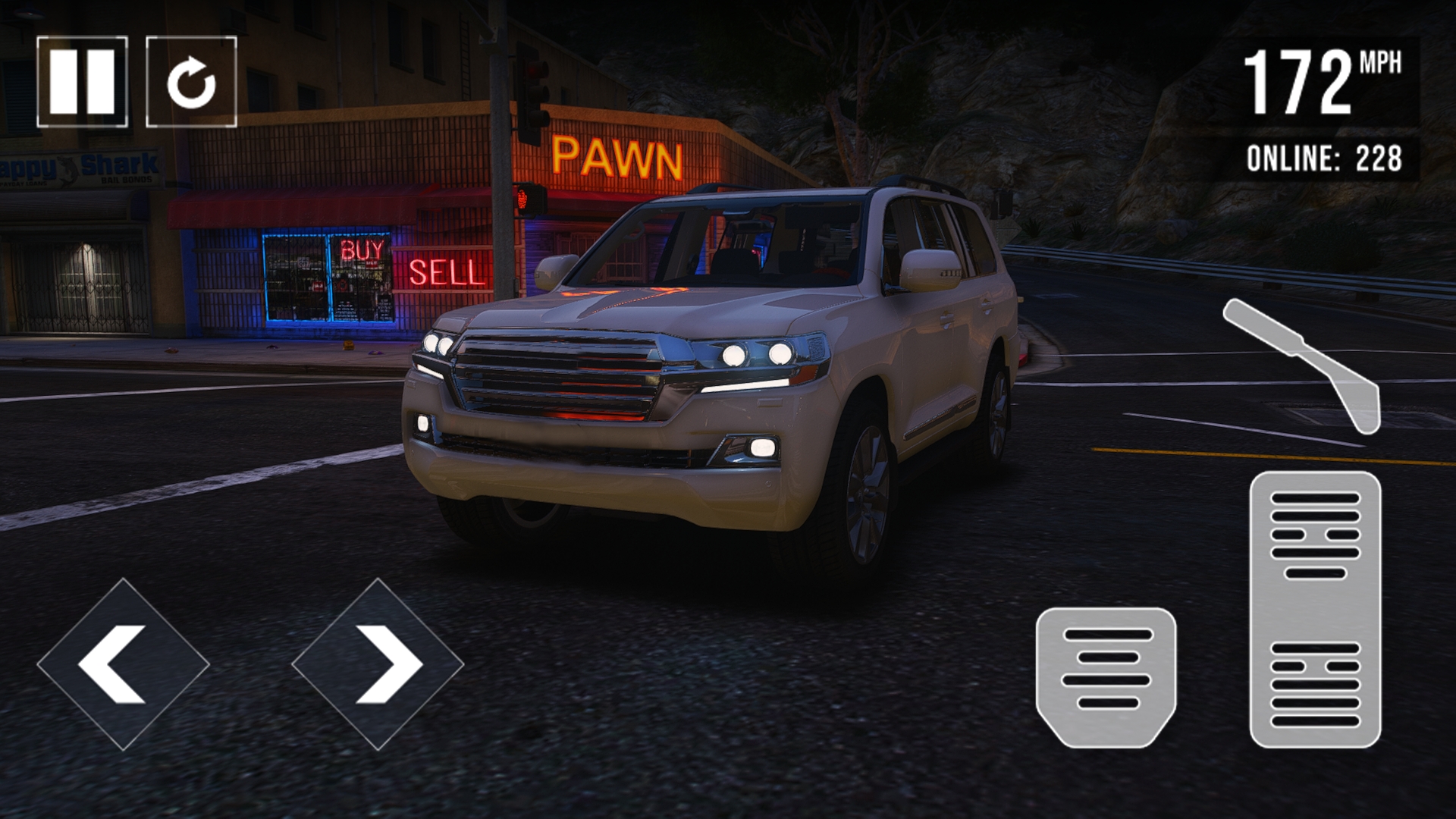The width and height of the screenshot is (1456, 819).
Task: Steer right with the right arrow
Action: coord(378,664)
